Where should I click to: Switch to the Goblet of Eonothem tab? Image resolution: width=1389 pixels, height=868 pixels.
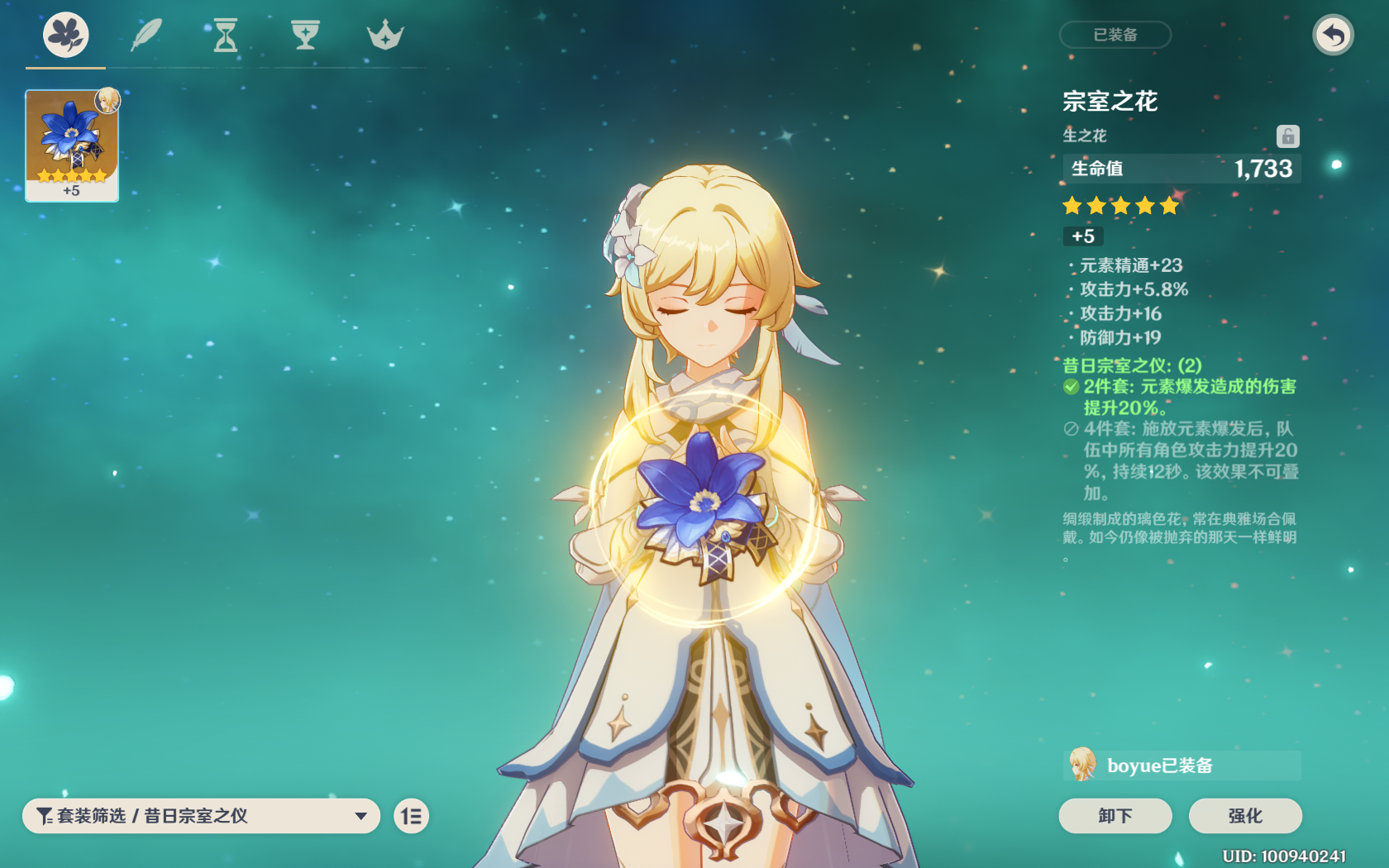pos(305,35)
